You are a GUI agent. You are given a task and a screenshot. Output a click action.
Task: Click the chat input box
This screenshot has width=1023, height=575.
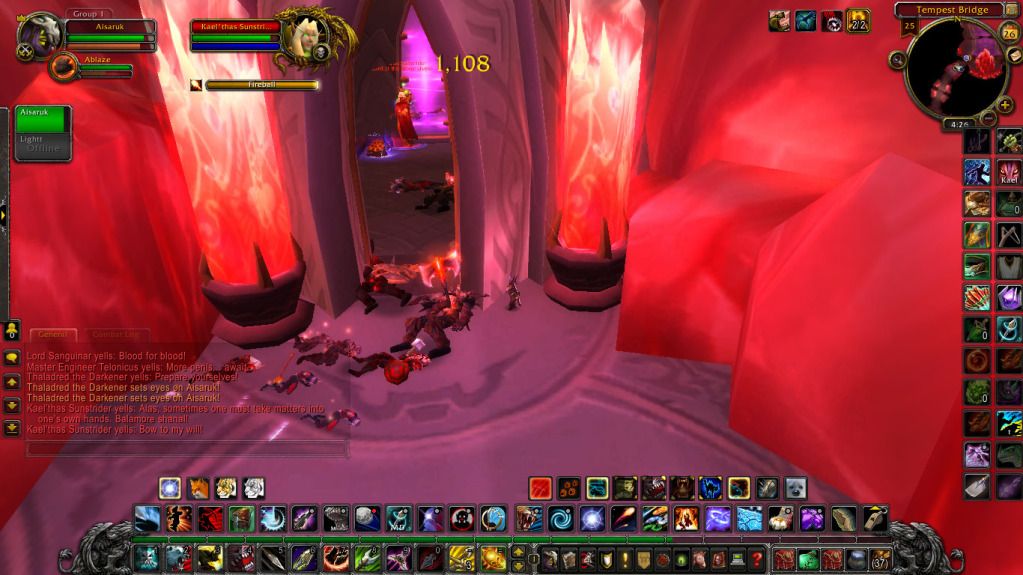186,448
